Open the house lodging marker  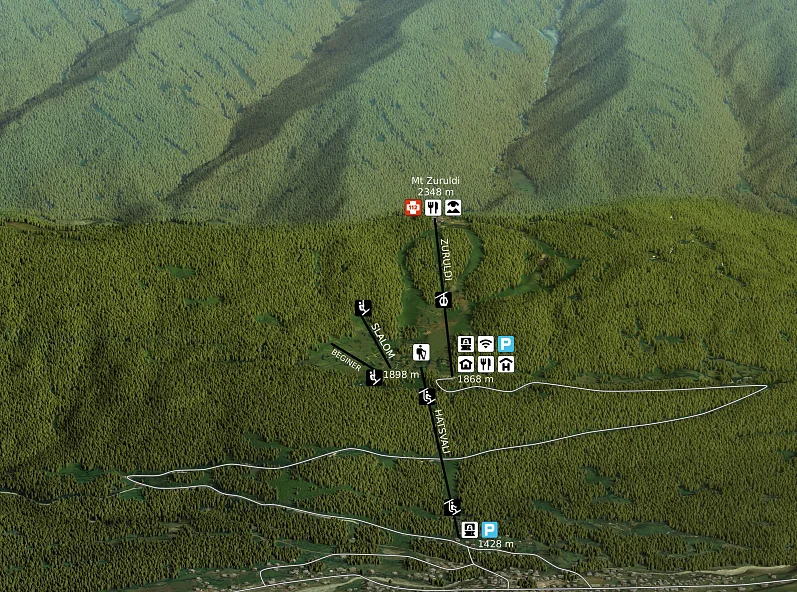pos(466,364)
